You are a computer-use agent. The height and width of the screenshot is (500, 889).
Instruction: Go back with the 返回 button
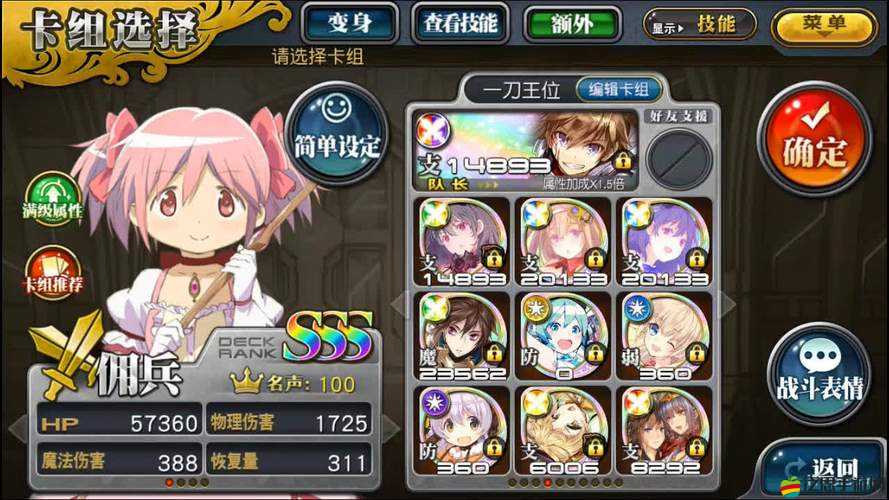tap(821, 468)
